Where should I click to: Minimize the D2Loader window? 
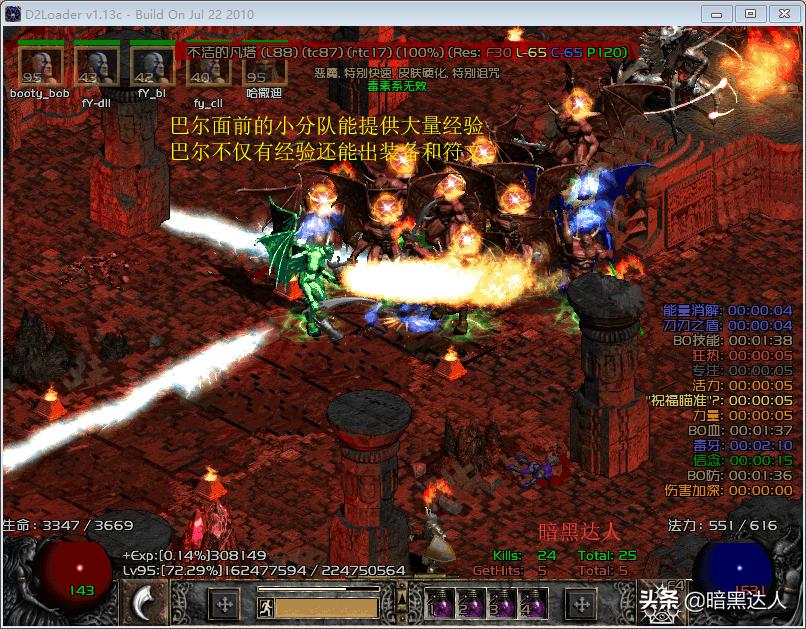(716, 13)
